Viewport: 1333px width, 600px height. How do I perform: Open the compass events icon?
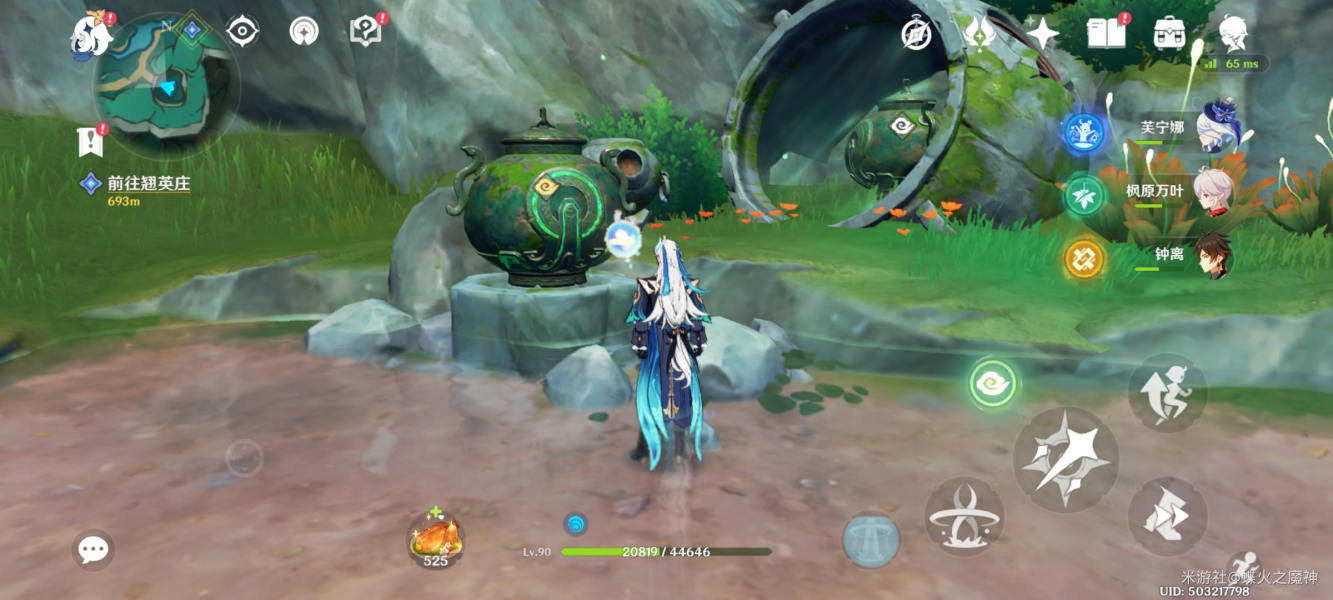pyautogui.click(x=916, y=33)
